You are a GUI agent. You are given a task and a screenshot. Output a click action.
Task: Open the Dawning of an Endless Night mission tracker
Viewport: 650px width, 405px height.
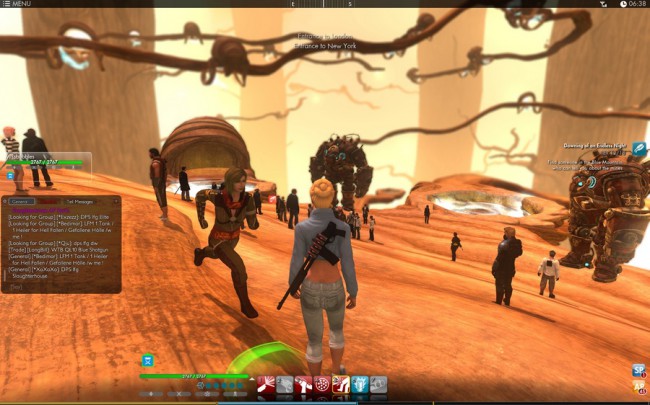[x=638, y=149]
